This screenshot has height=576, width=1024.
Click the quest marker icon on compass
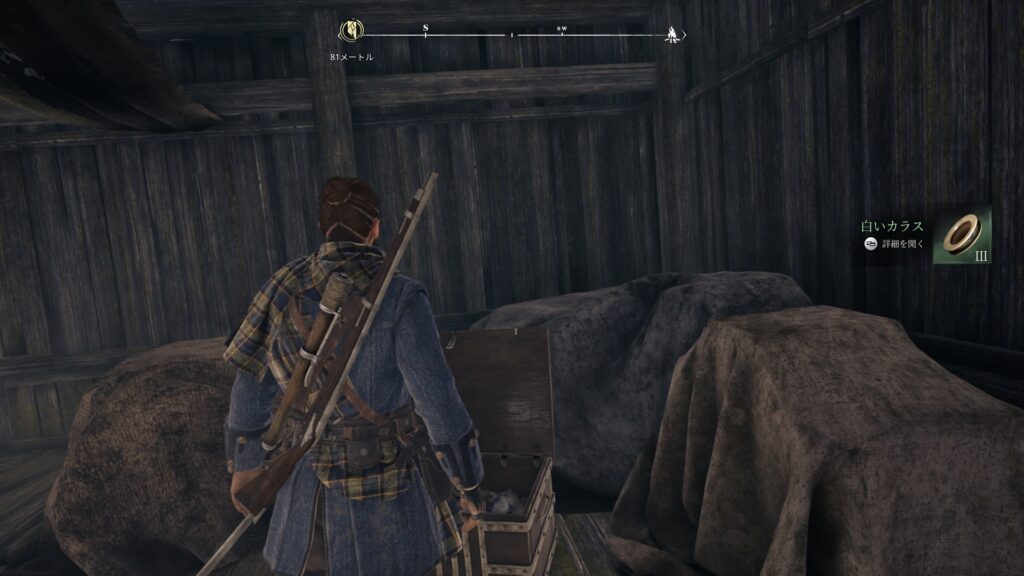351,32
